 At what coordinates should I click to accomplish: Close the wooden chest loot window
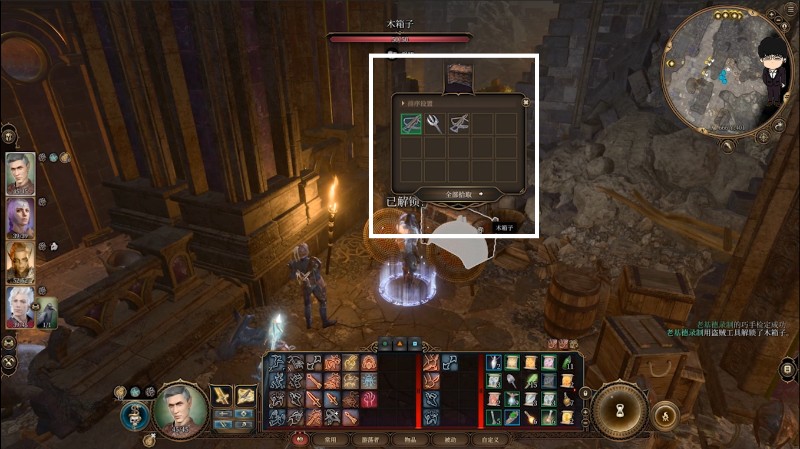pyautogui.click(x=526, y=102)
